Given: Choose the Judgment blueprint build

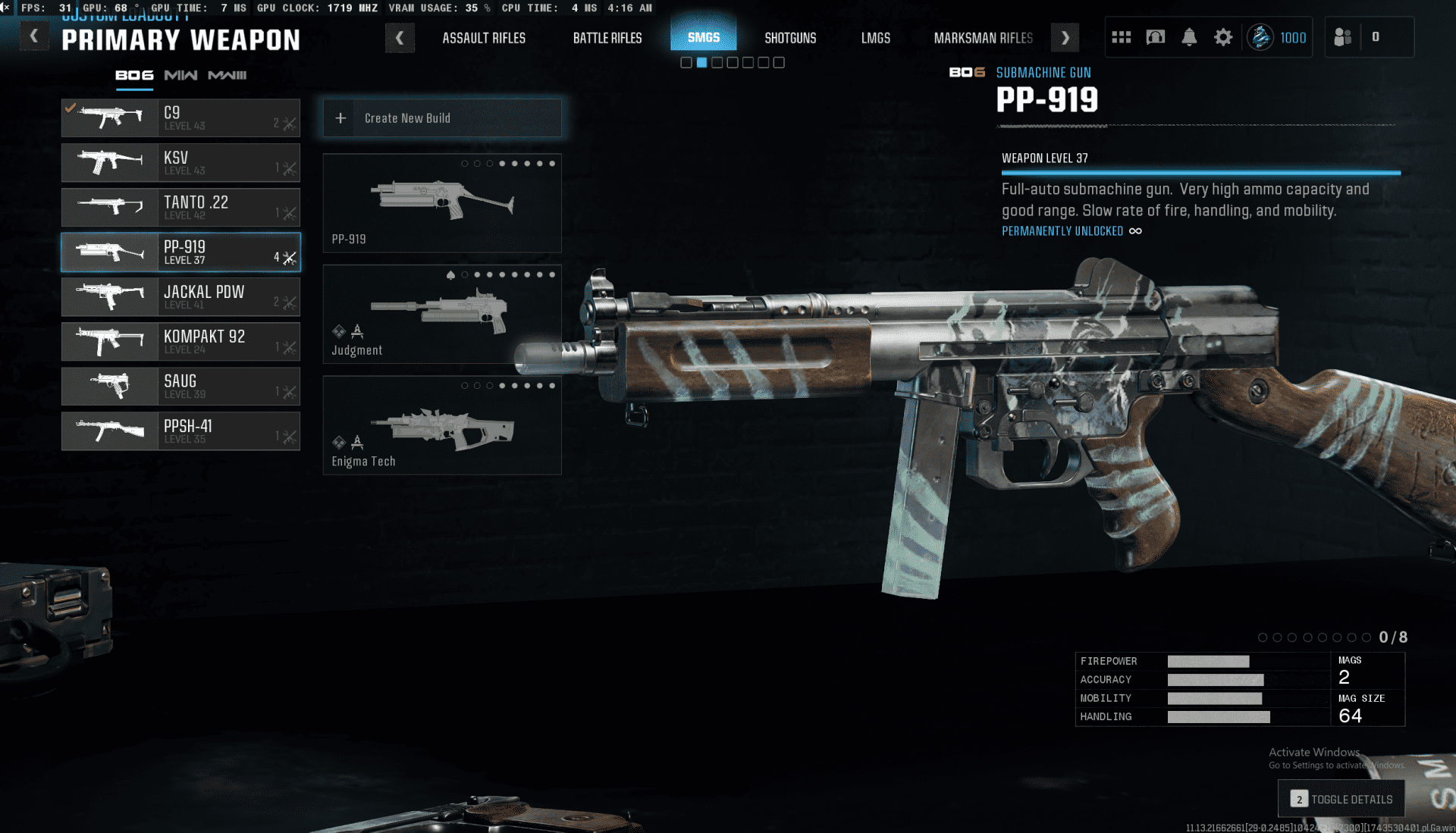Looking at the screenshot, I should 442,315.
